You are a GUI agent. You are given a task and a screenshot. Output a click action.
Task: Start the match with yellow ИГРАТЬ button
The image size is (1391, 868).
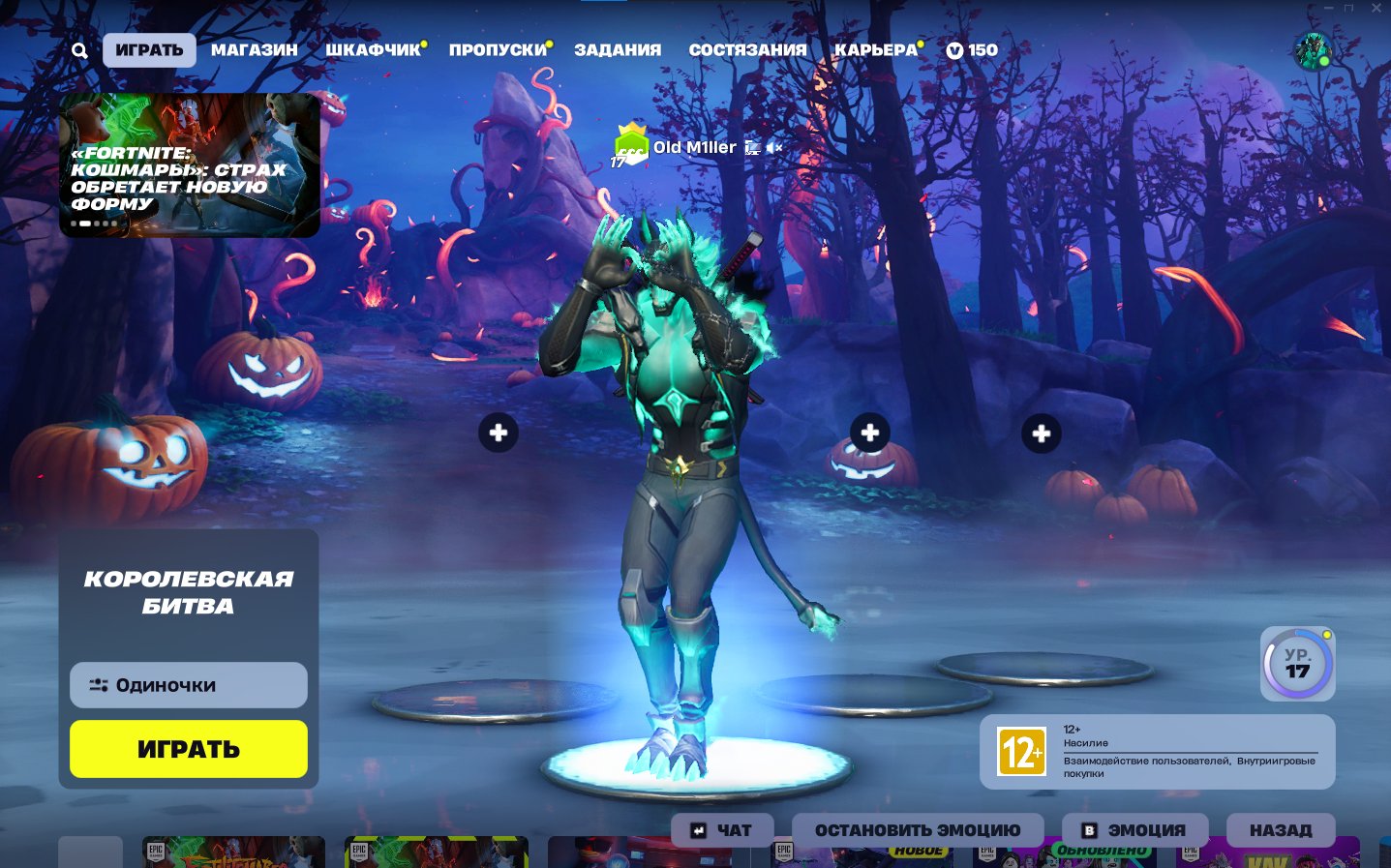tap(189, 749)
